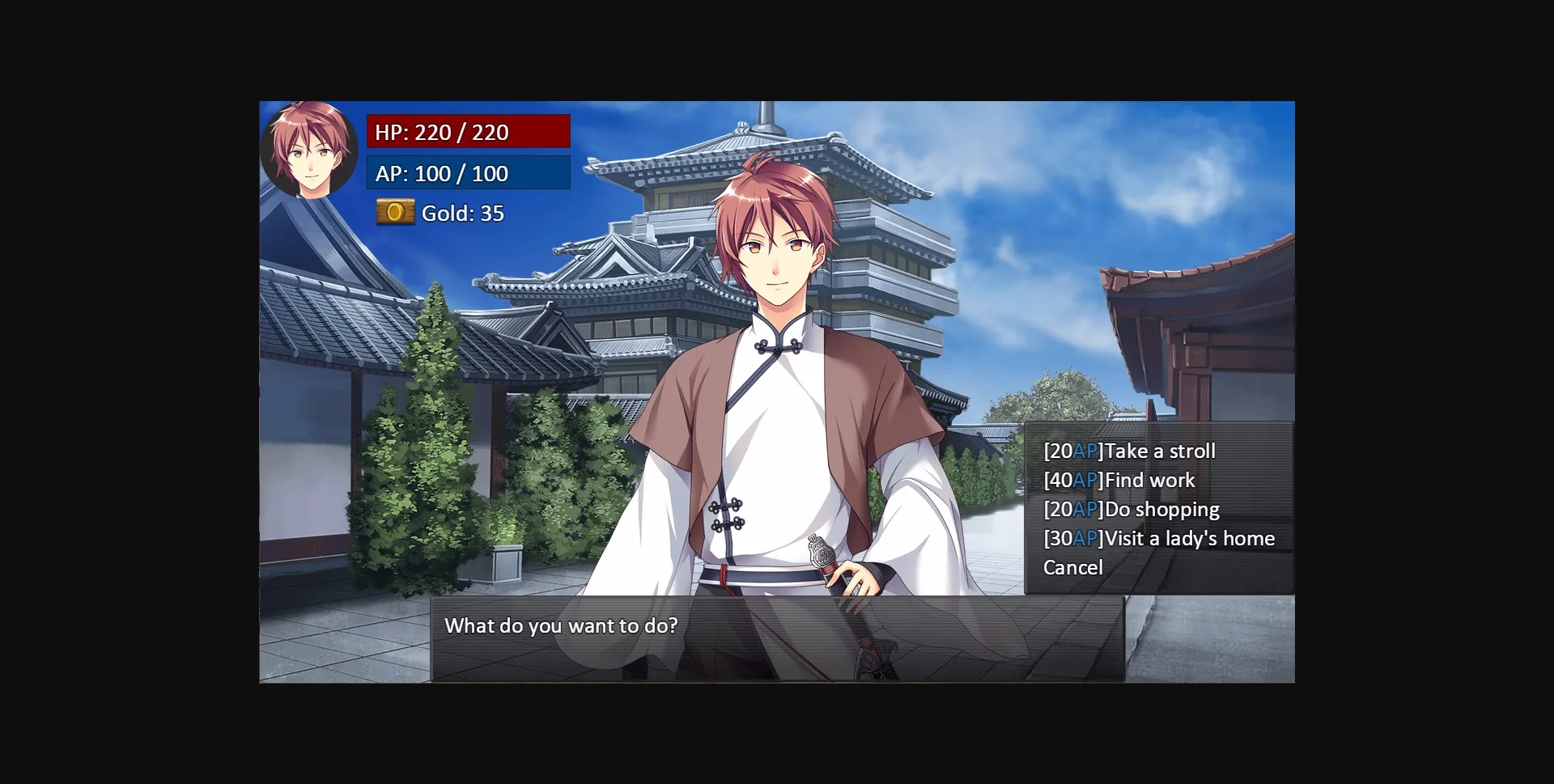
Task: Select [30AP]Visit a lady's home
Action: pyautogui.click(x=1160, y=538)
